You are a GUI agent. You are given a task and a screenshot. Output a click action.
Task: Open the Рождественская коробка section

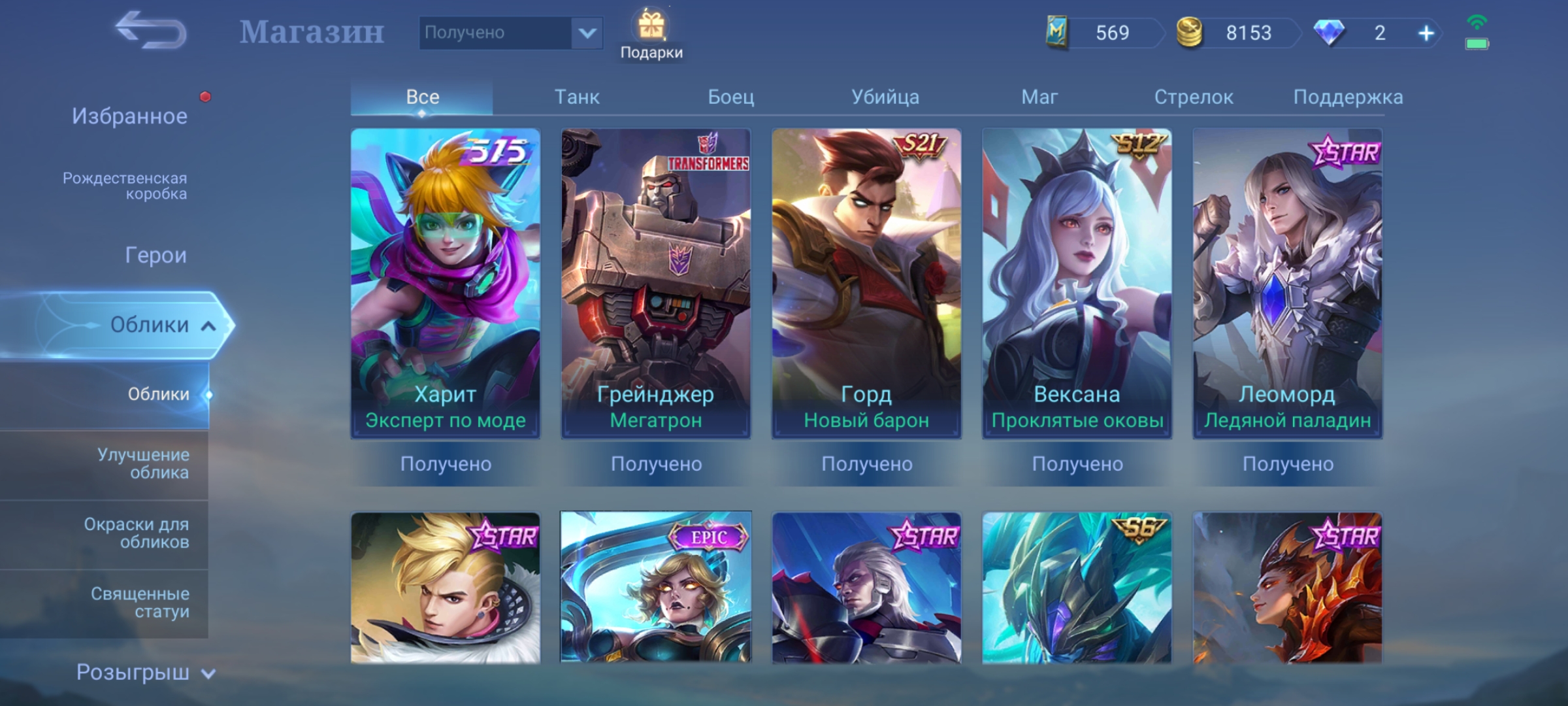point(125,186)
